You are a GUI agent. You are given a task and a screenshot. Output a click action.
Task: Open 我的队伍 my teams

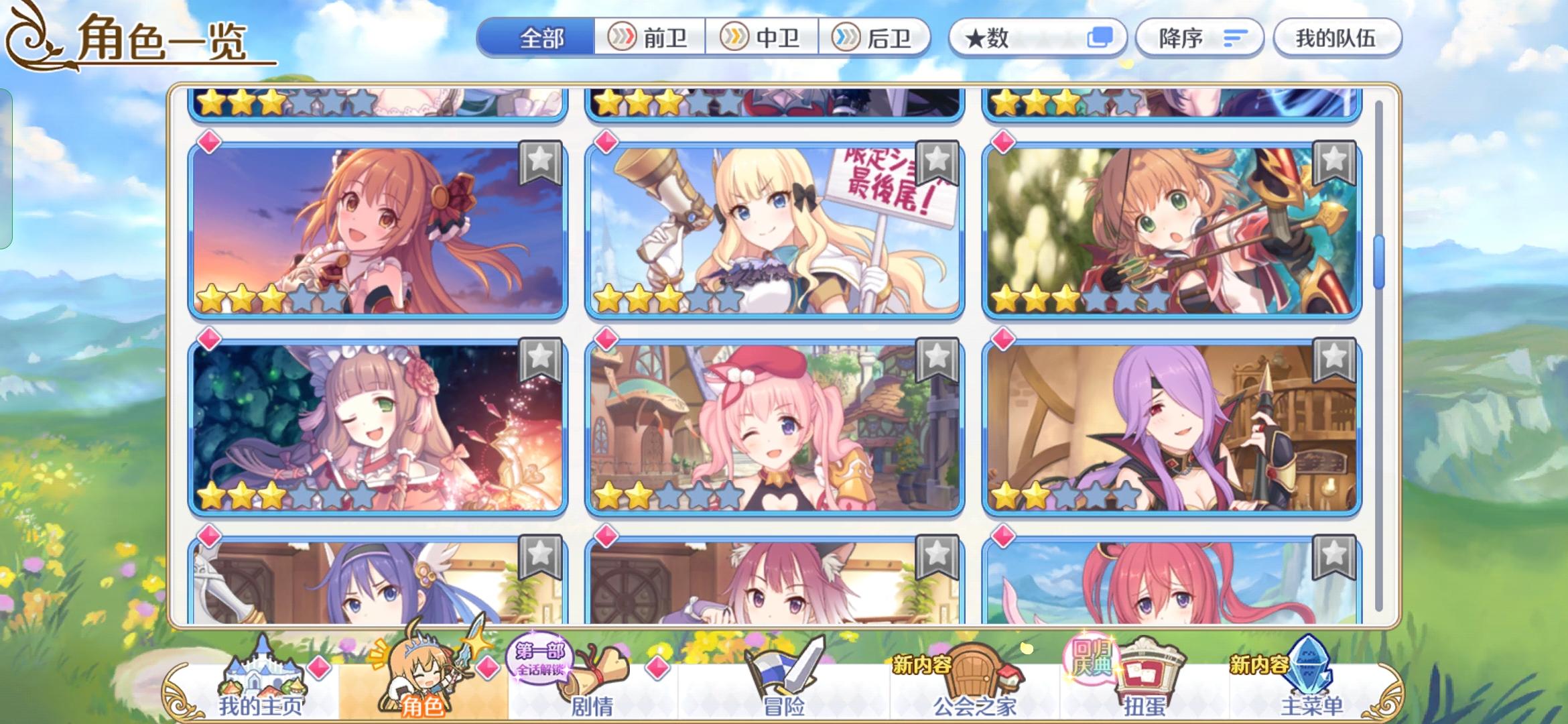[1337, 38]
